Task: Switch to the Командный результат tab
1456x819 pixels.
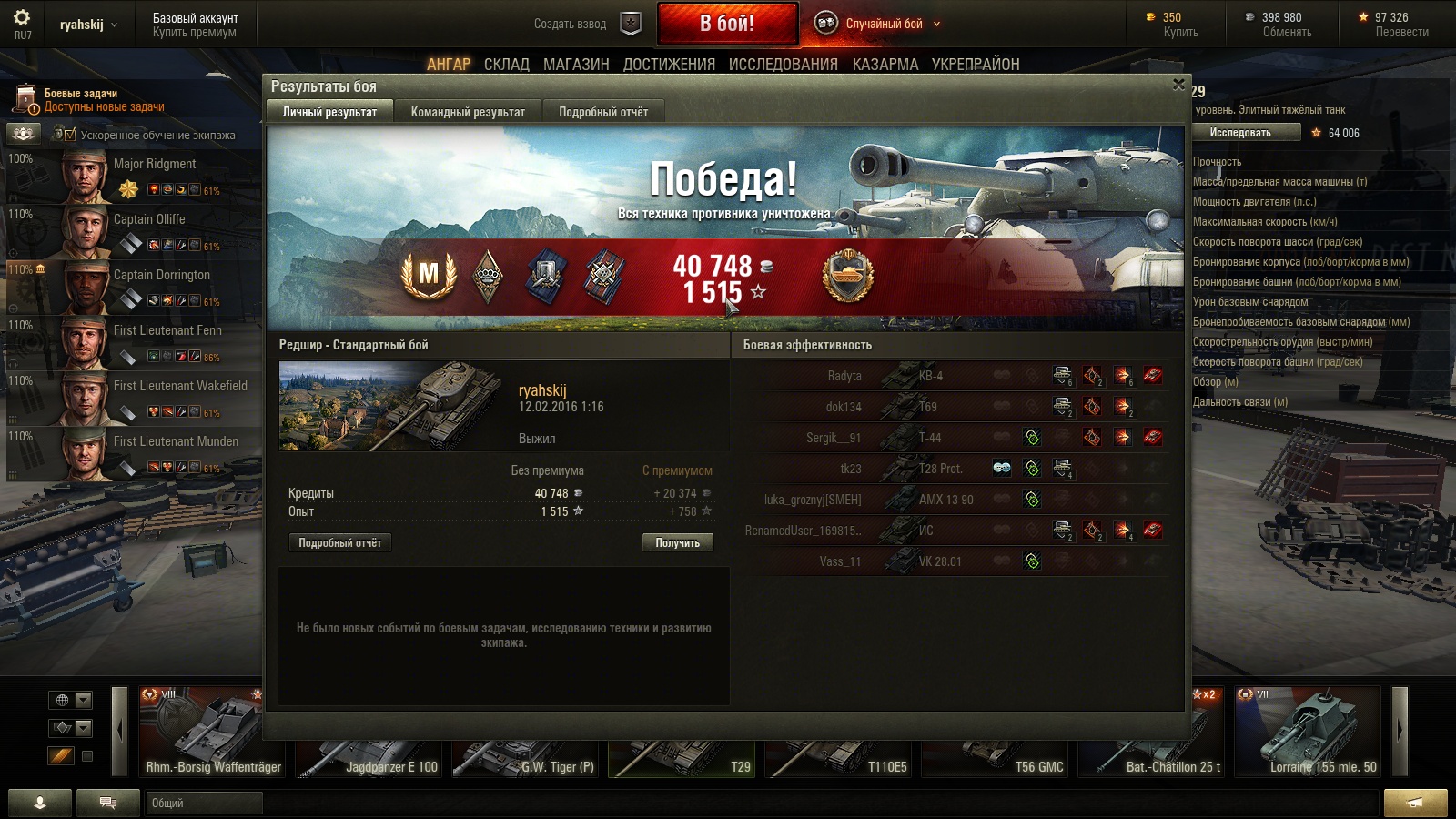Action: [x=468, y=112]
